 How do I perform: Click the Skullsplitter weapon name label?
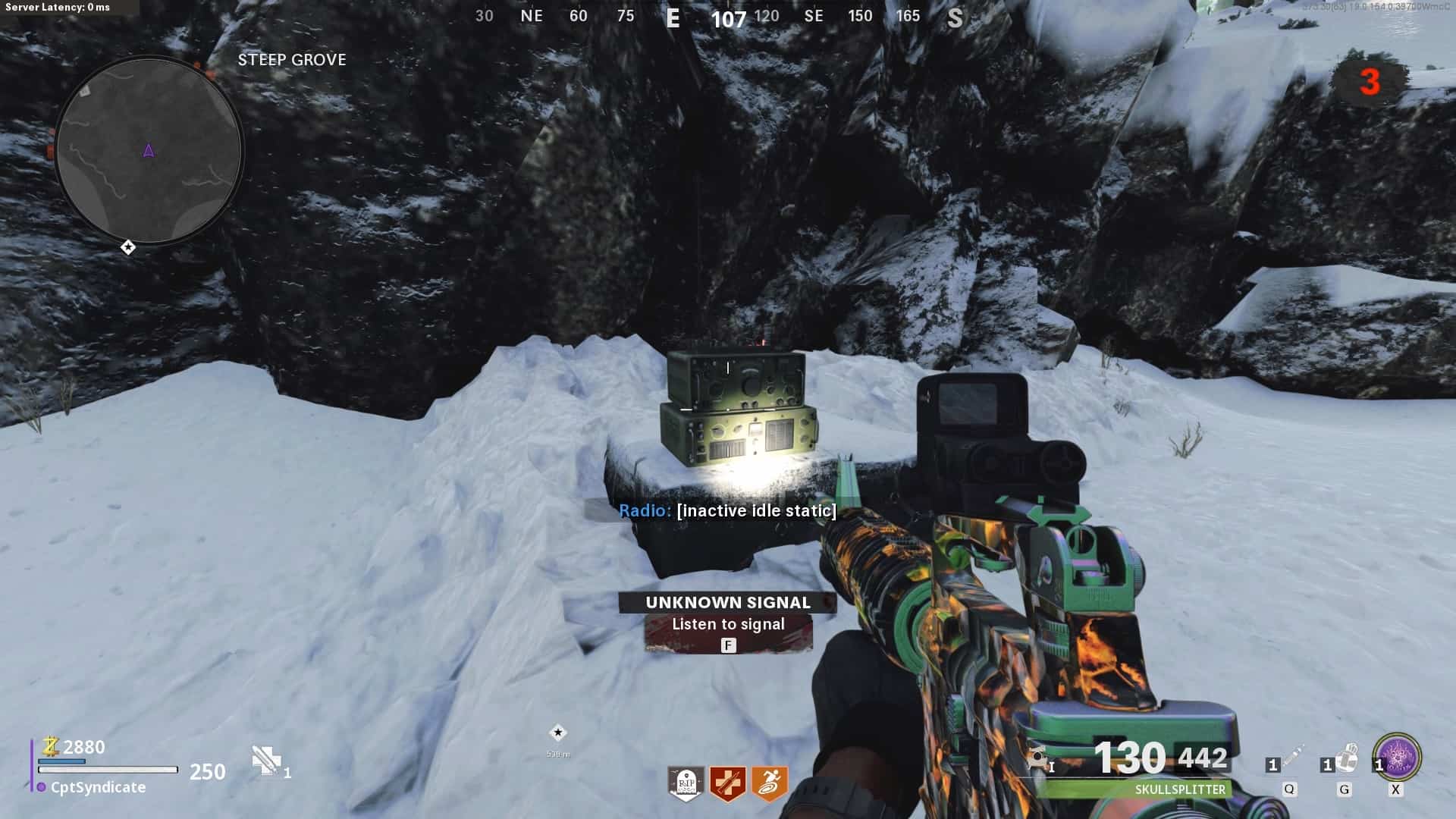[1180, 789]
